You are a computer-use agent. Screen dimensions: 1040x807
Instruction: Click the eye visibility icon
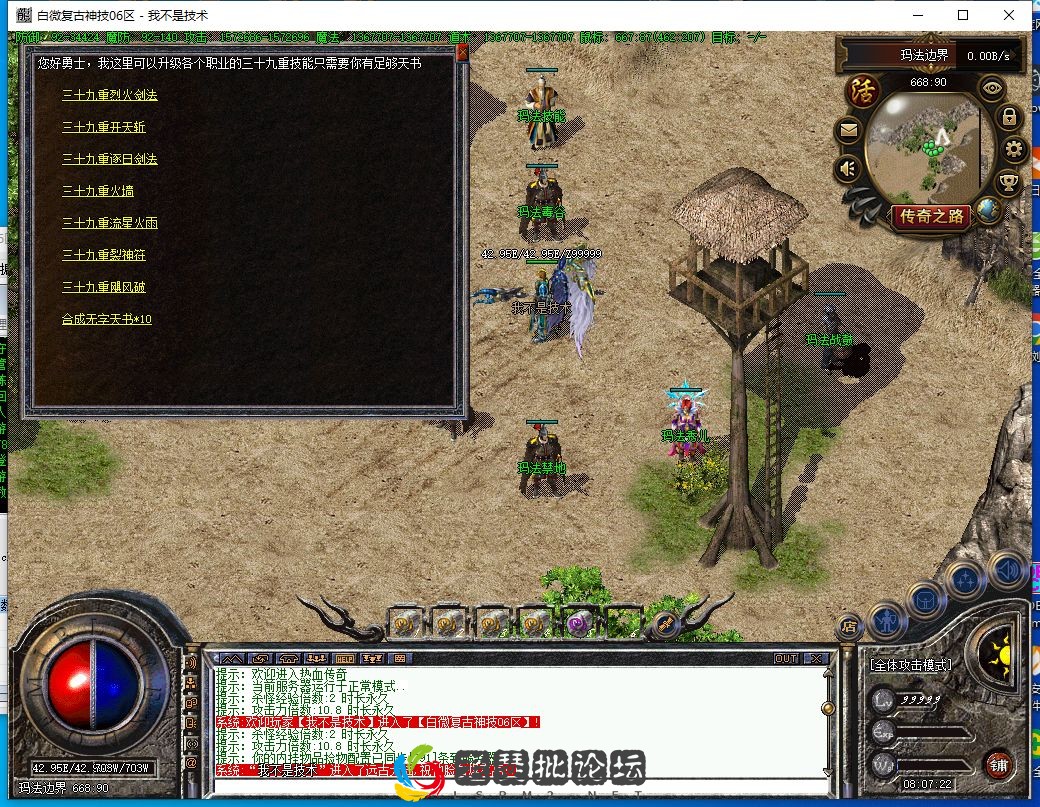point(992,88)
